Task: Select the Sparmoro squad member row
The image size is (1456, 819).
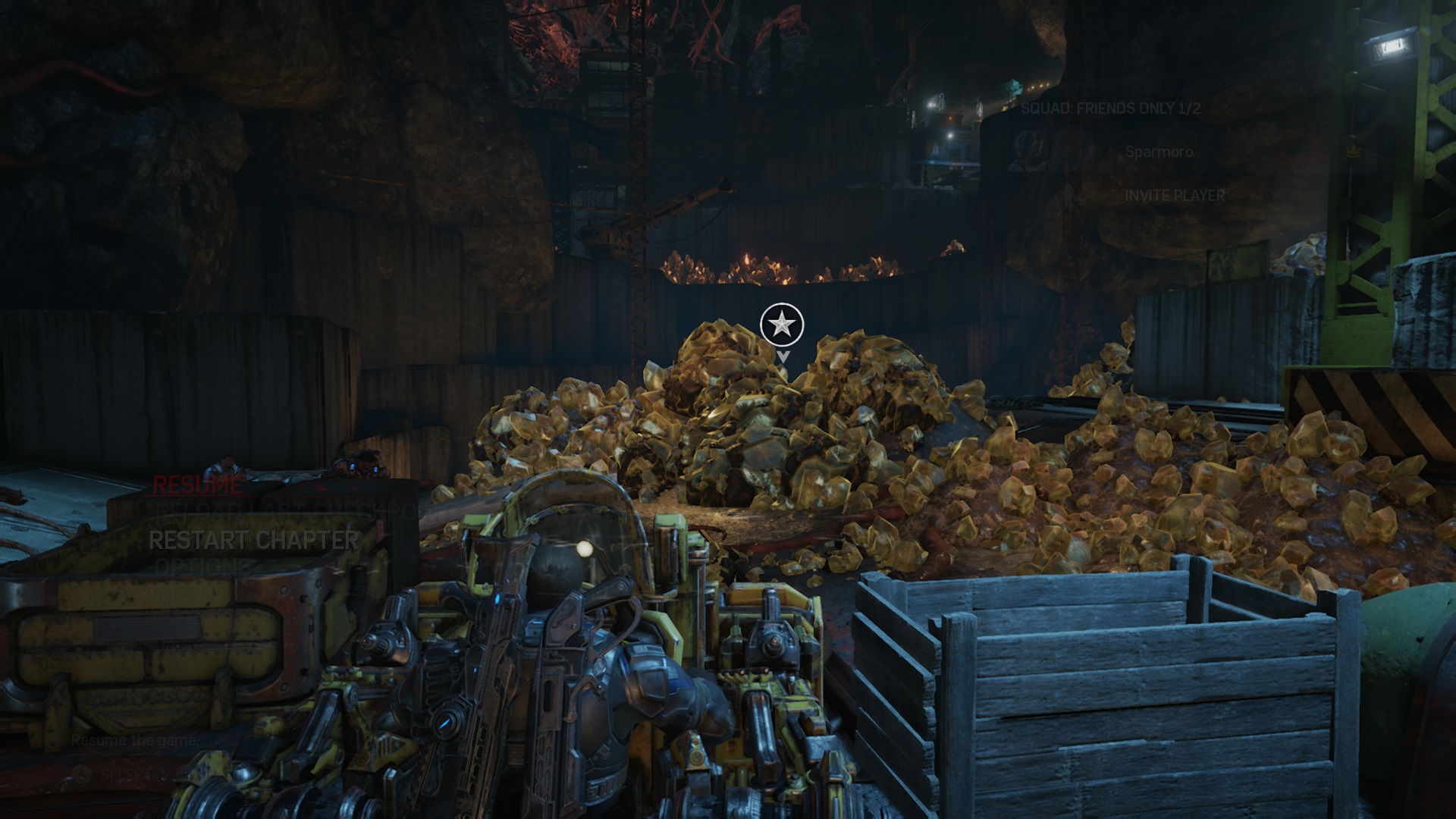Action: (1159, 152)
